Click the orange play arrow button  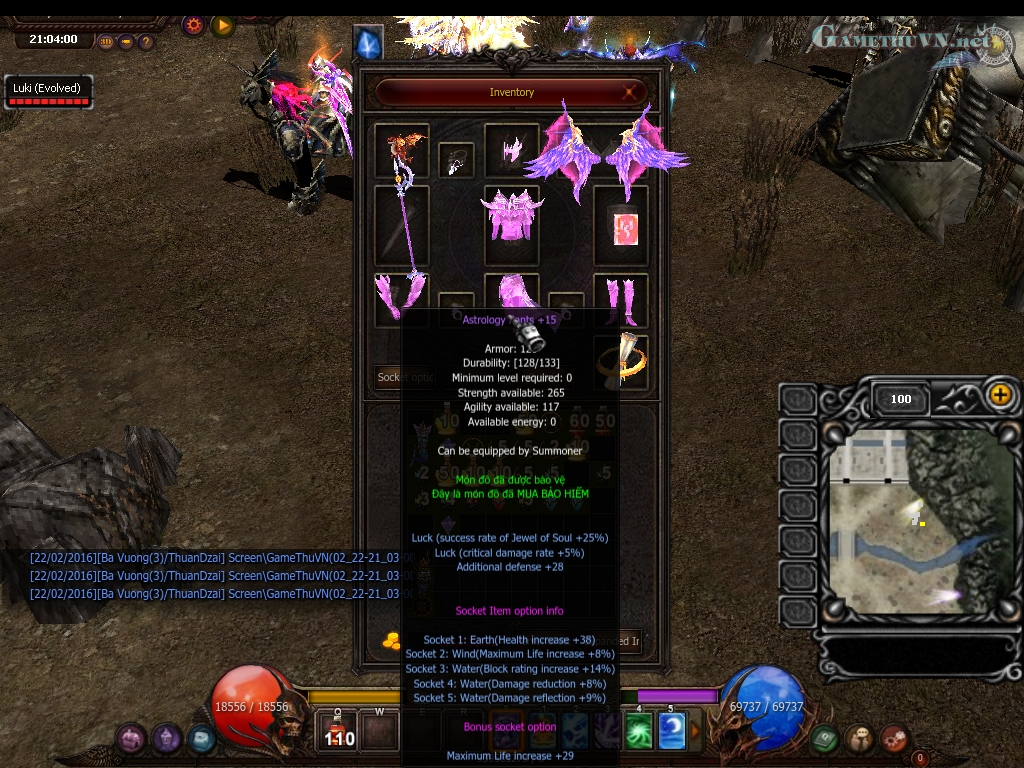pyautogui.click(x=222, y=25)
